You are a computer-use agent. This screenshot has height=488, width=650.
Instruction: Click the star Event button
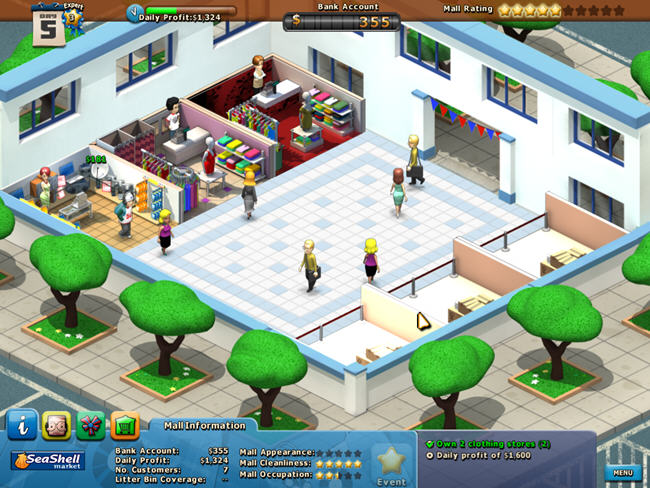click(391, 464)
